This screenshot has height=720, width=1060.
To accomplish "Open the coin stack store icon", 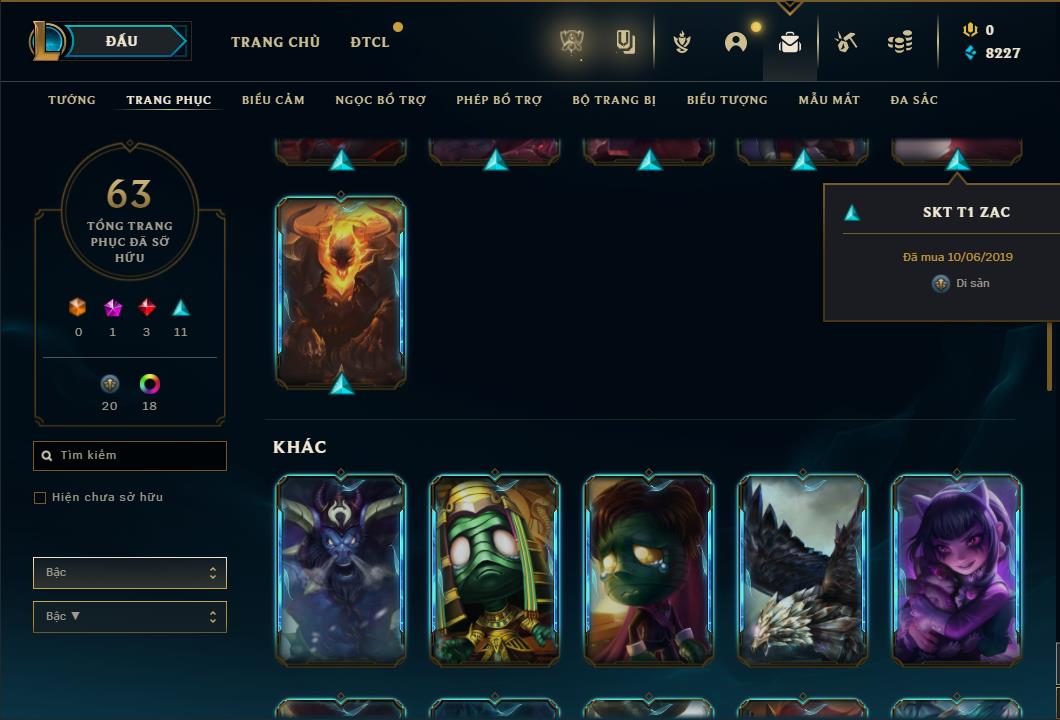I will [900, 42].
